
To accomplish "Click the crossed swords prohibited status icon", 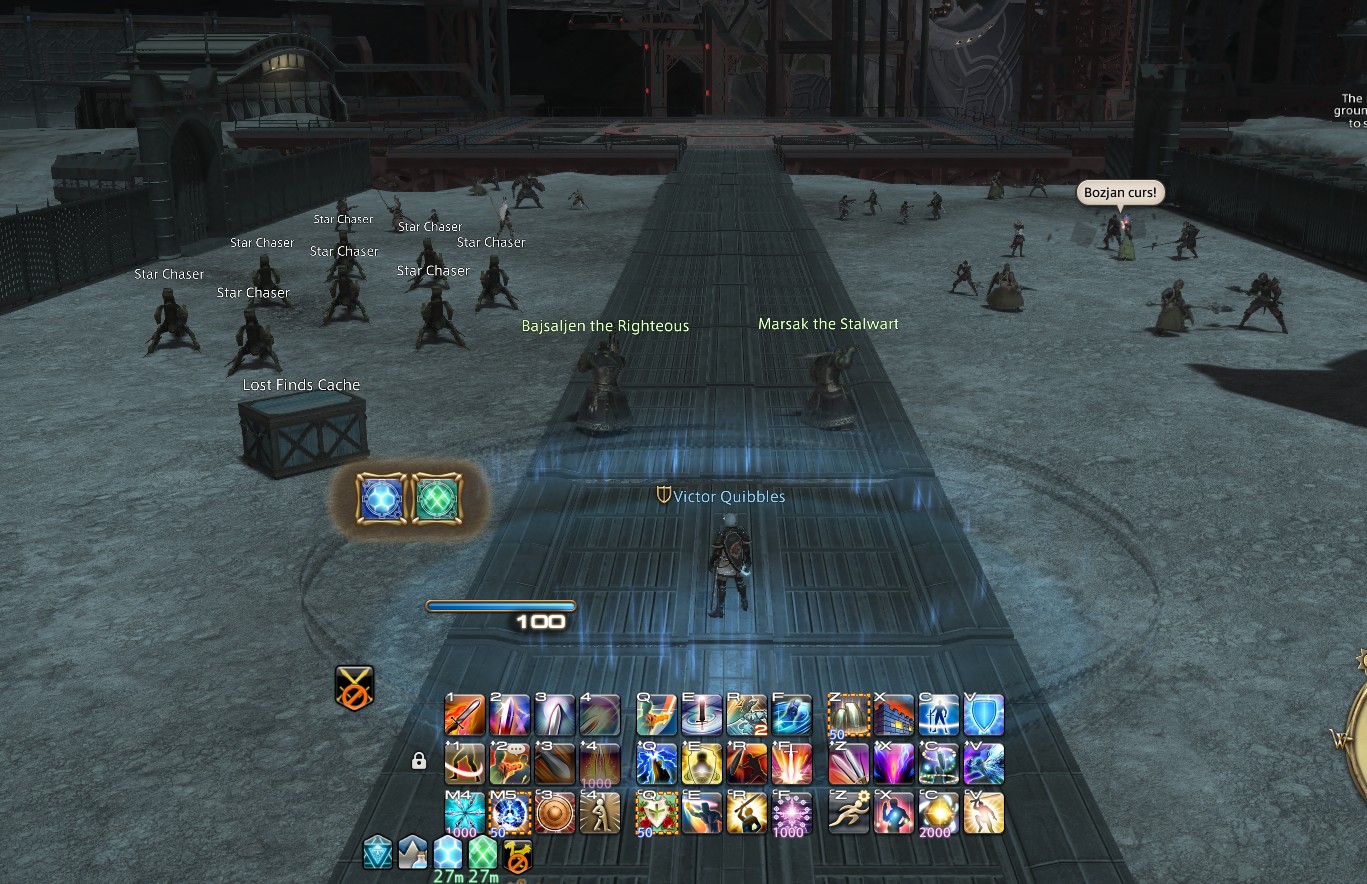I will click(x=354, y=688).
